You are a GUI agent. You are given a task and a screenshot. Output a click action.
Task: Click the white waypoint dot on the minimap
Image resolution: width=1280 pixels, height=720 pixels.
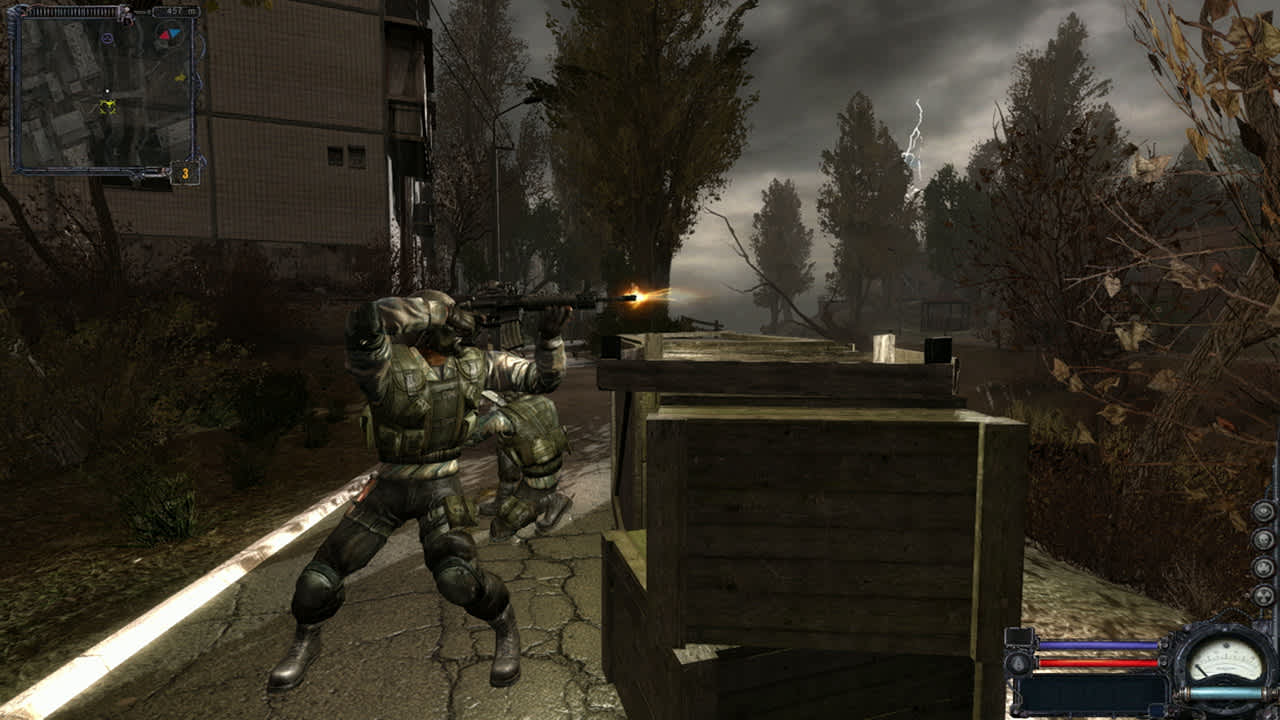click(x=107, y=89)
